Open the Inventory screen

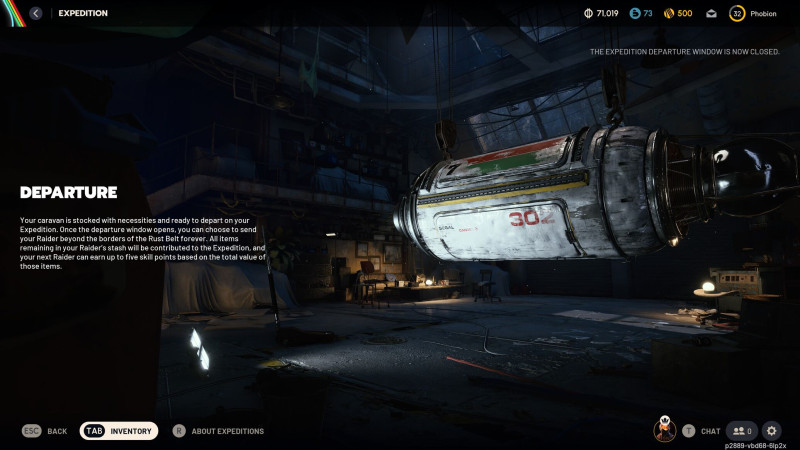click(119, 431)
